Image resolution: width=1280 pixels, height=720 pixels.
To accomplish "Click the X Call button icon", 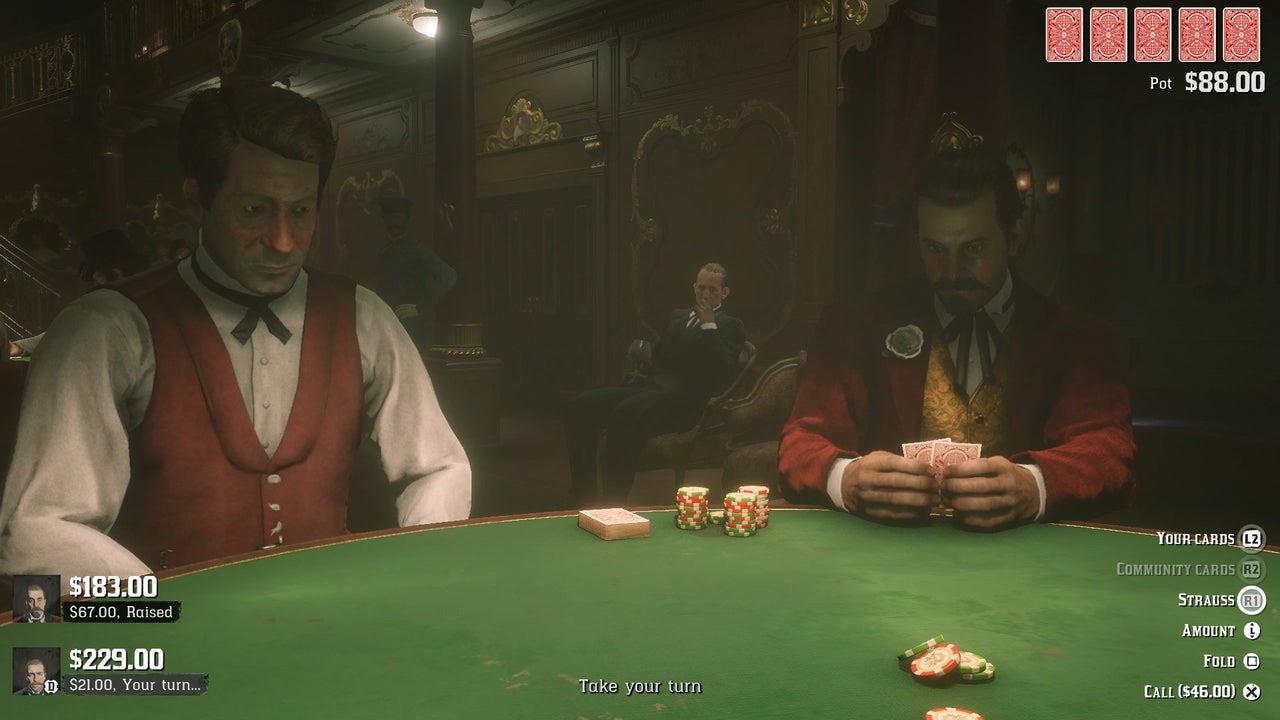I will pos(1253,692).
